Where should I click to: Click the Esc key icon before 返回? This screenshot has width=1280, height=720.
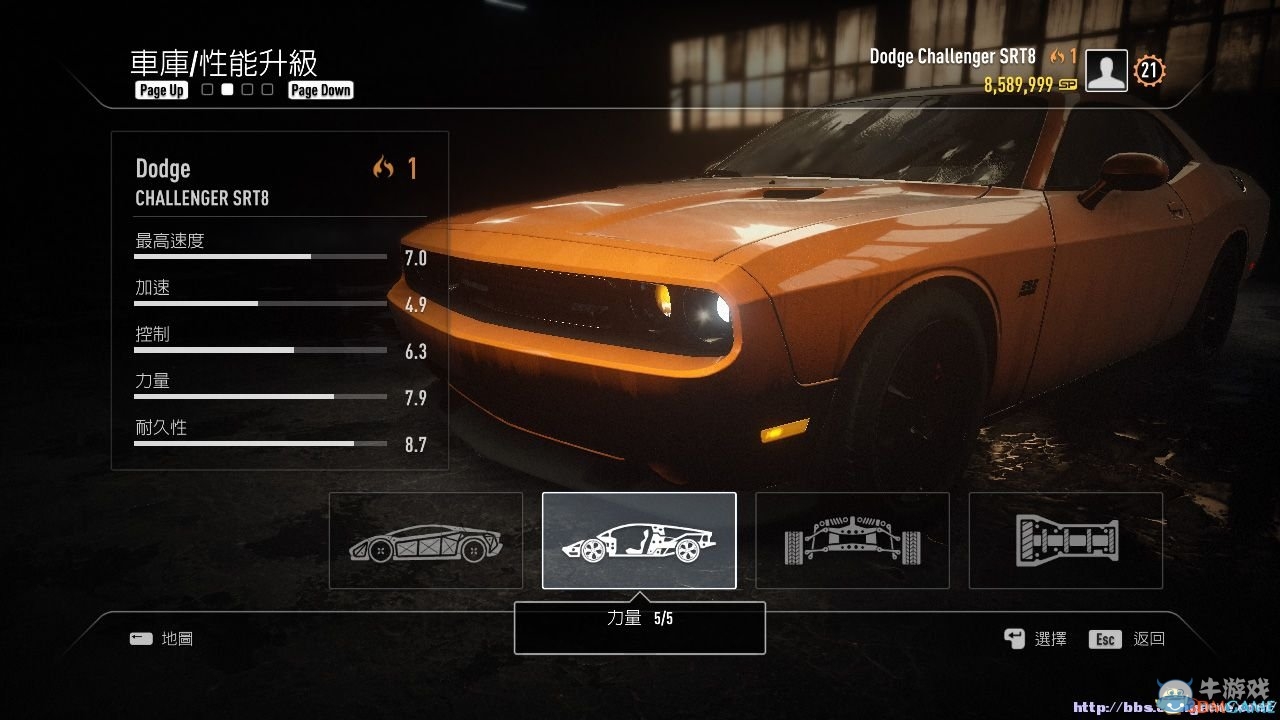(x=1104, y=638)
